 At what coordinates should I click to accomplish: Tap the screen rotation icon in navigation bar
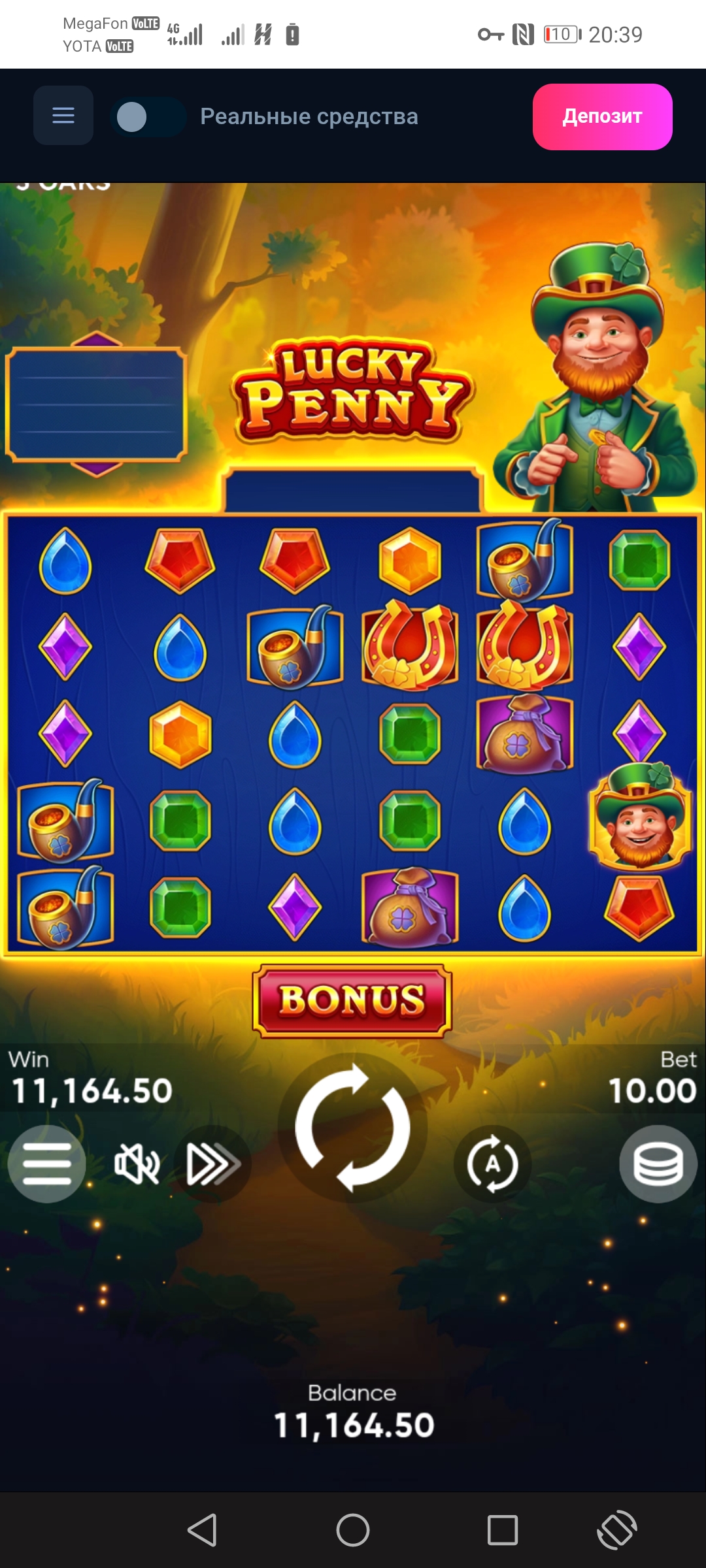click(x=616, y=1529)
